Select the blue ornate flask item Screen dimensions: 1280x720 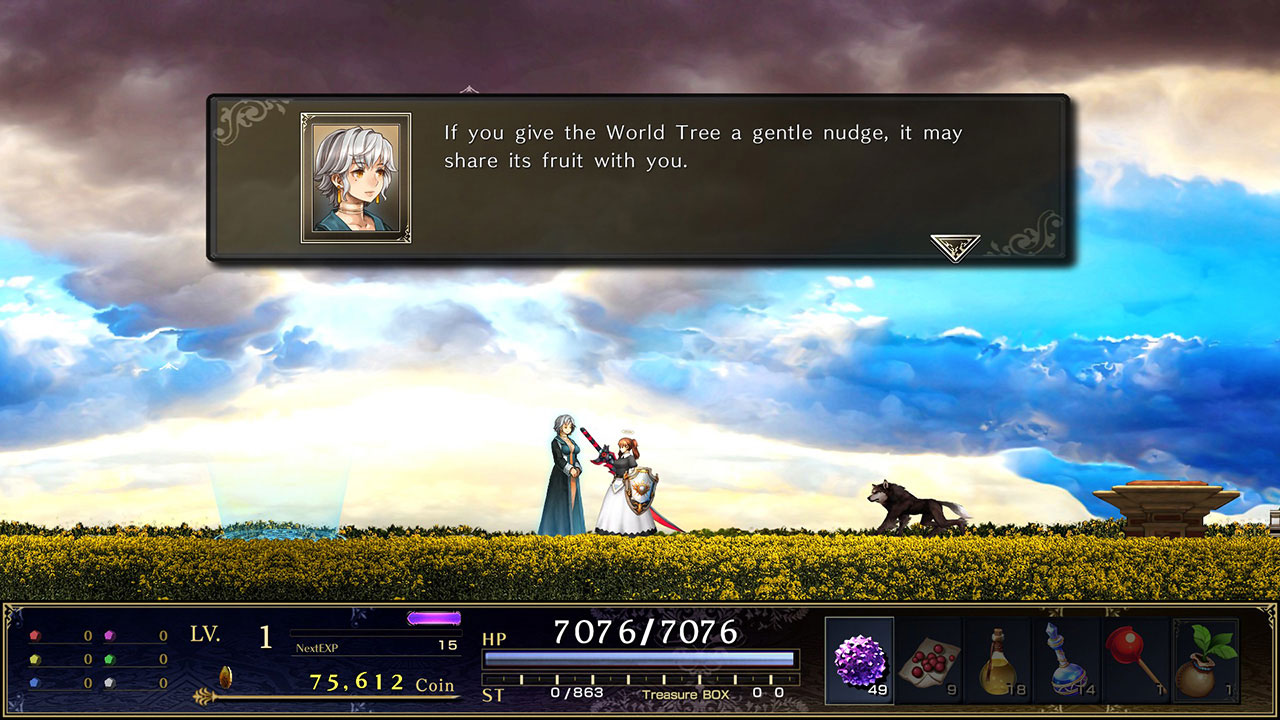pos(1068,660)
